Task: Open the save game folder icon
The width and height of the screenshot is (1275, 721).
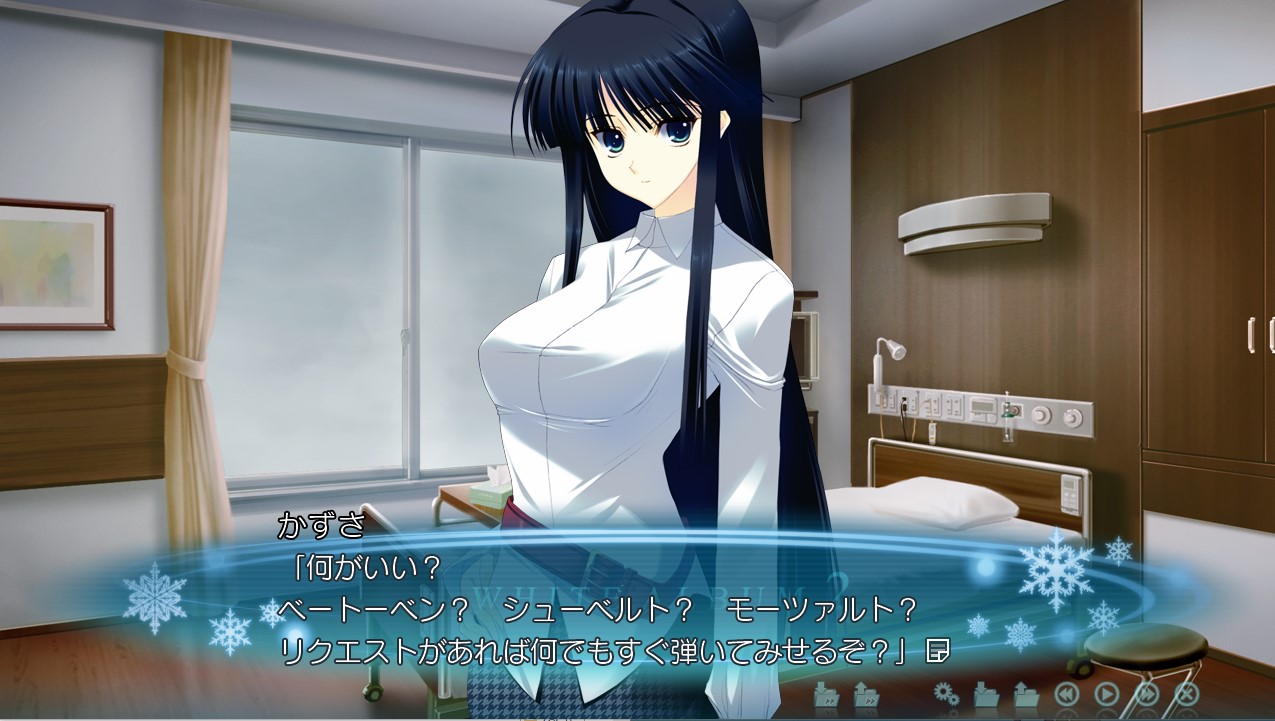Action: (x=986, y=692)
